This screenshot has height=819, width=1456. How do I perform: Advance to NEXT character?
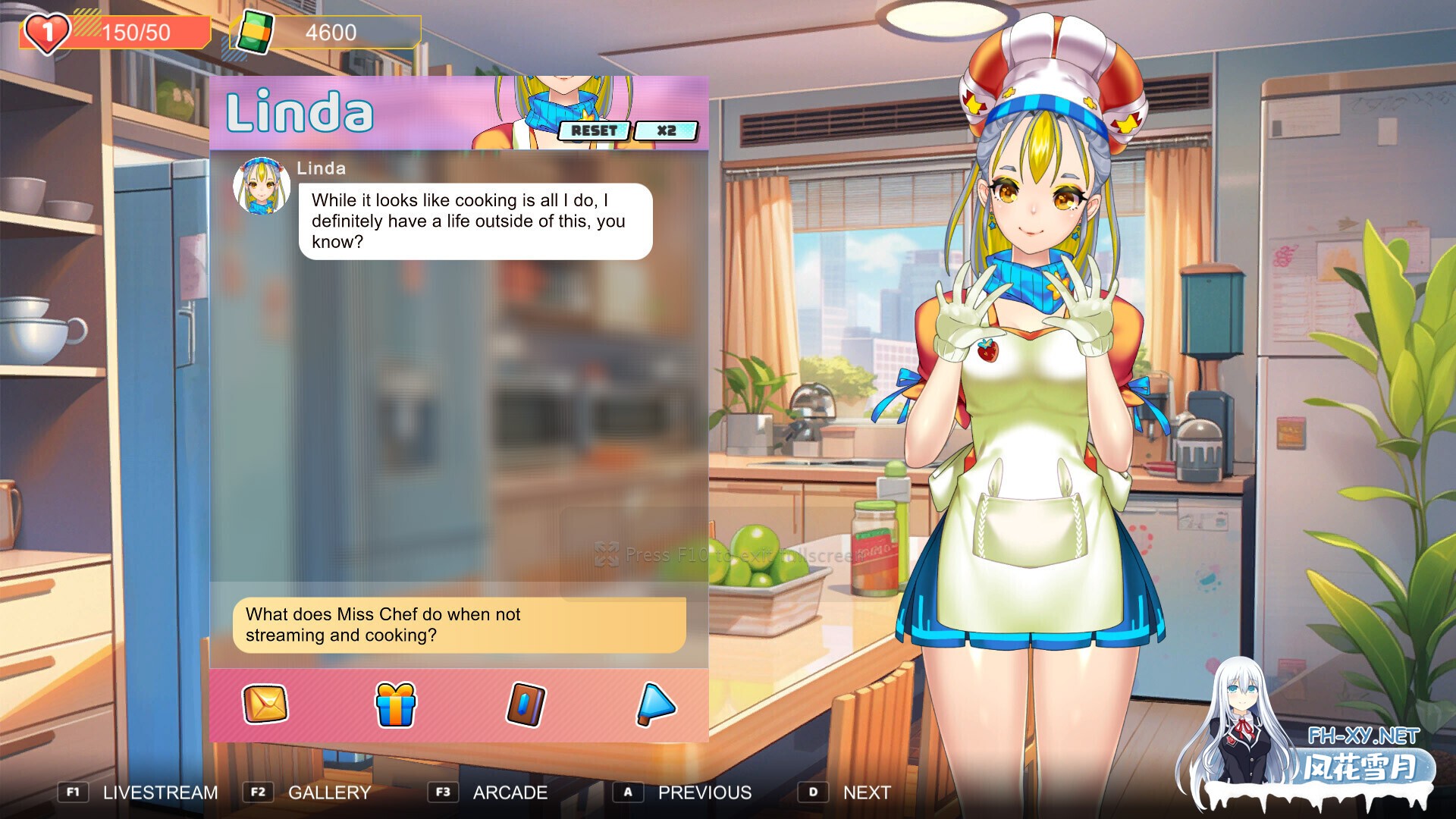point(867,792)
